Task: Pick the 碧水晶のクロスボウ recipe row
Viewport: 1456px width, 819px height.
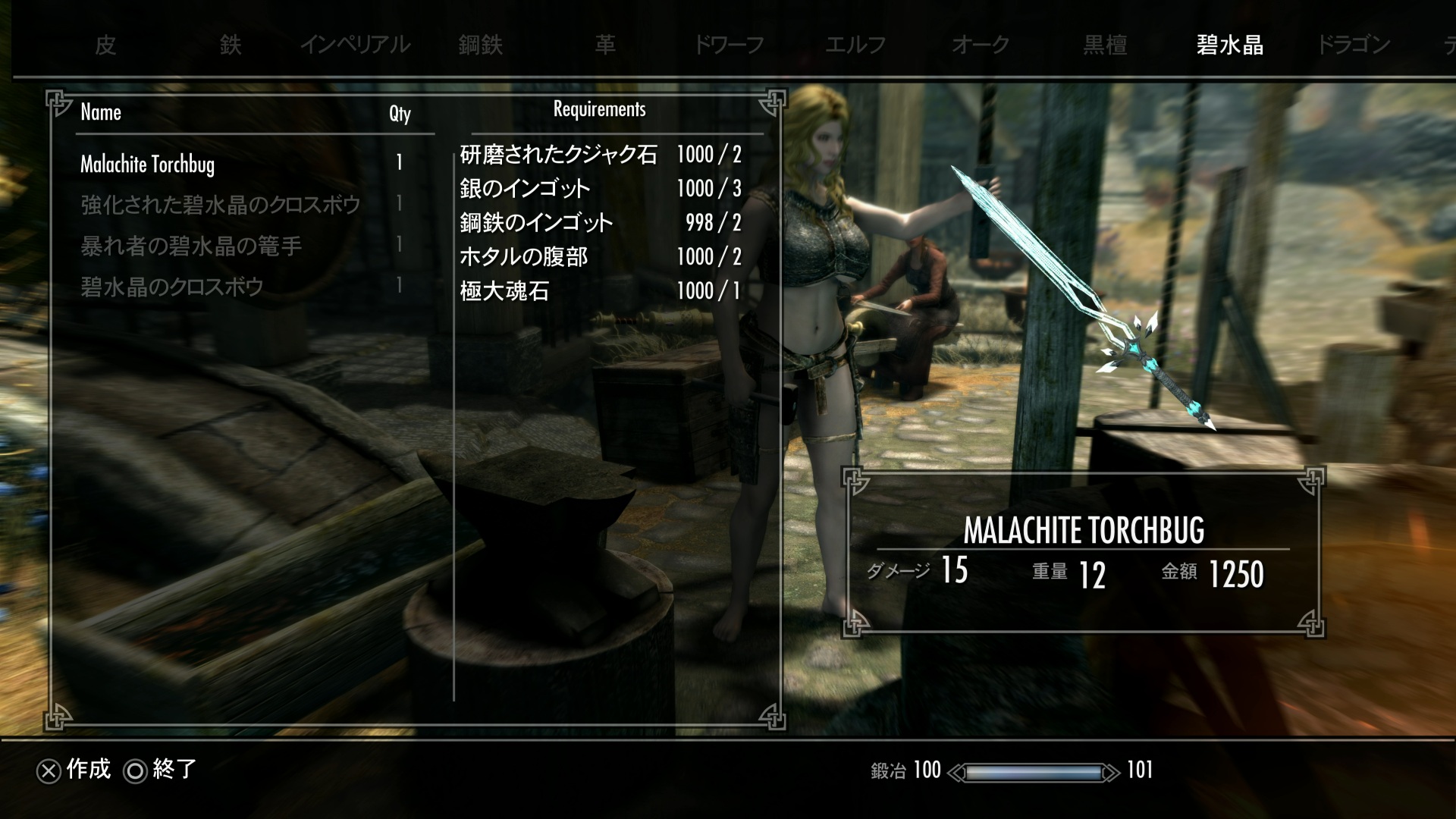Action: [172, 287]
